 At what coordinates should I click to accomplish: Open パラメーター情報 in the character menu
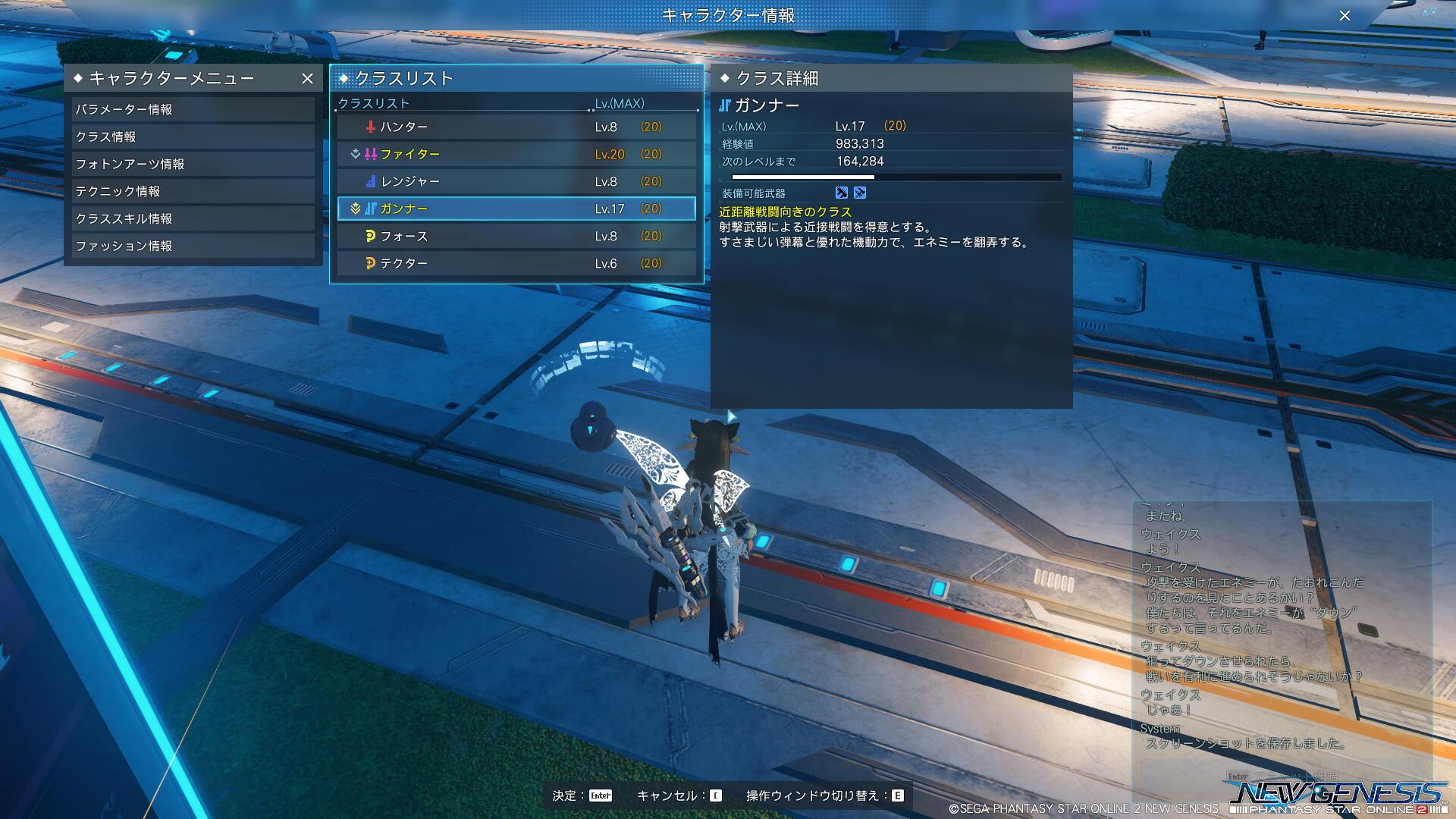click(193, 109)
